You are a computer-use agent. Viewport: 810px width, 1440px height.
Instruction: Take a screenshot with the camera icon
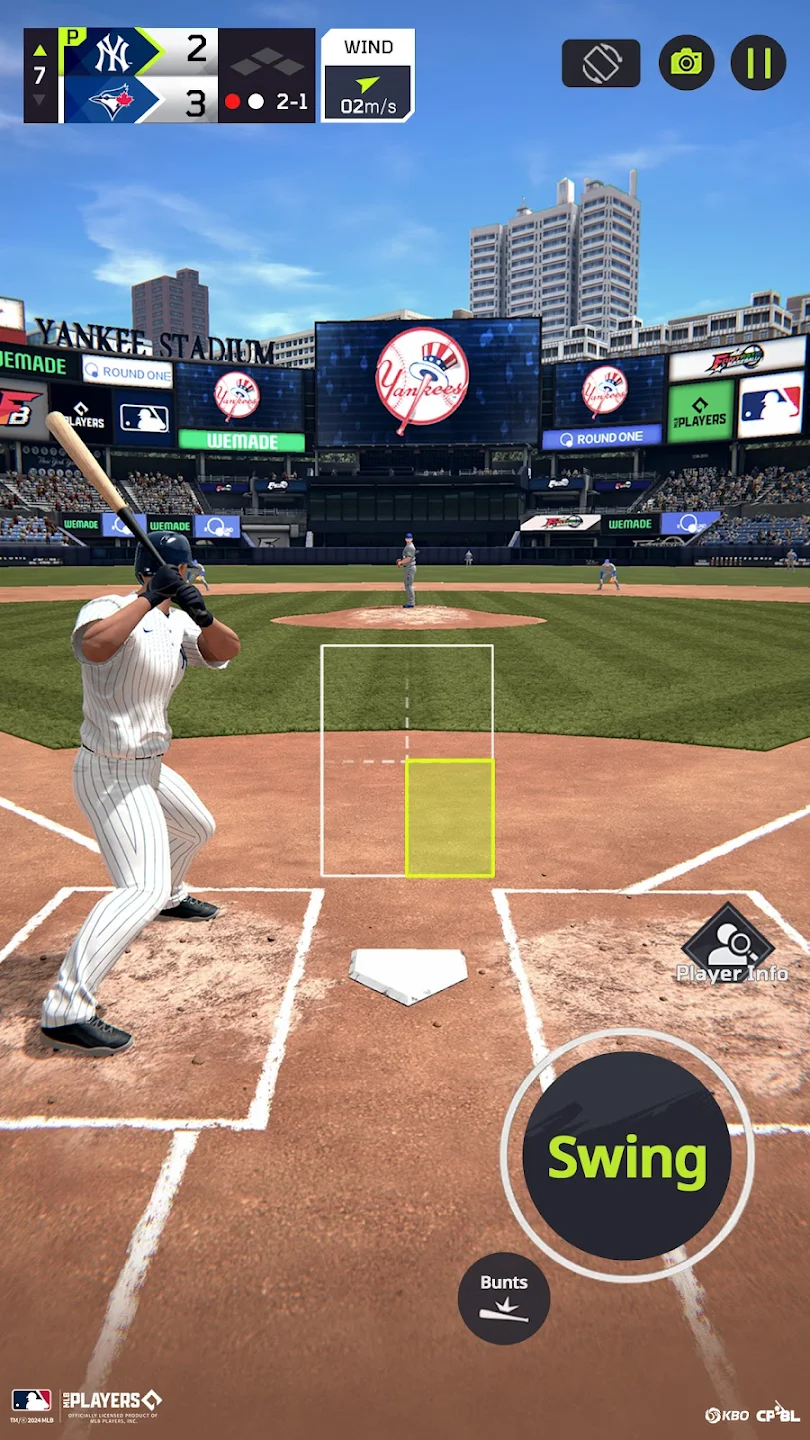686,63
